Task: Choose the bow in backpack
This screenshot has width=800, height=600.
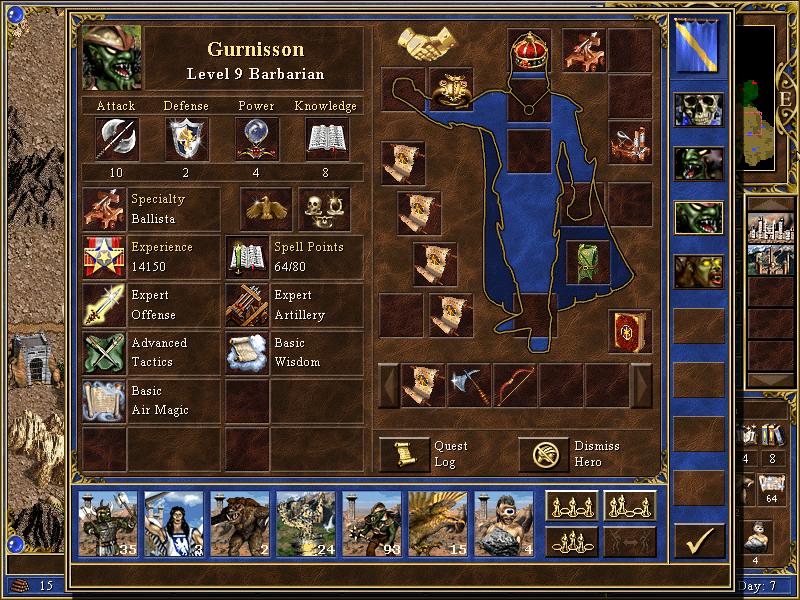Action: [515, 385]
